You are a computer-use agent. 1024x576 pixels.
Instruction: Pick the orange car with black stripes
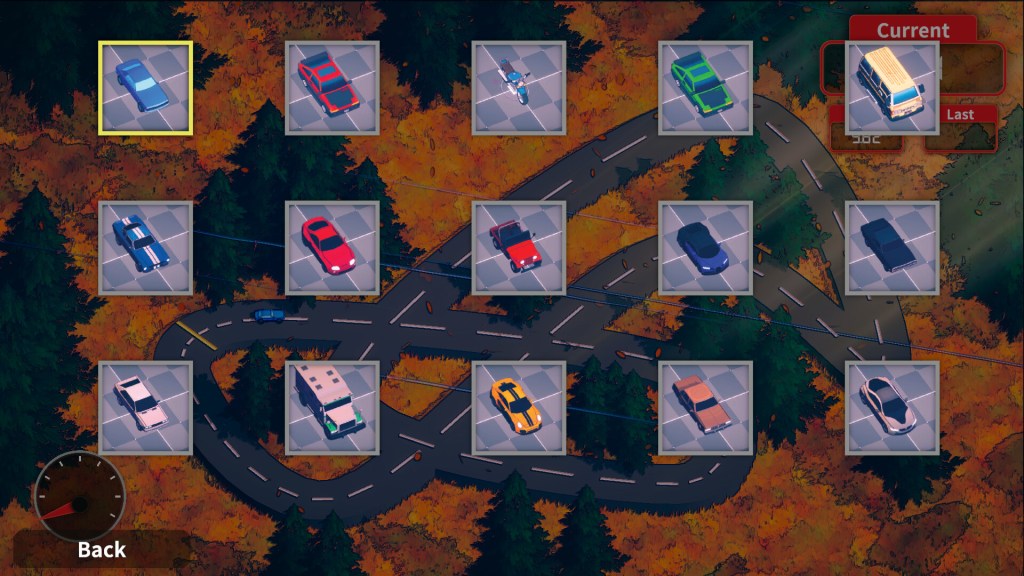coord(519,408)
